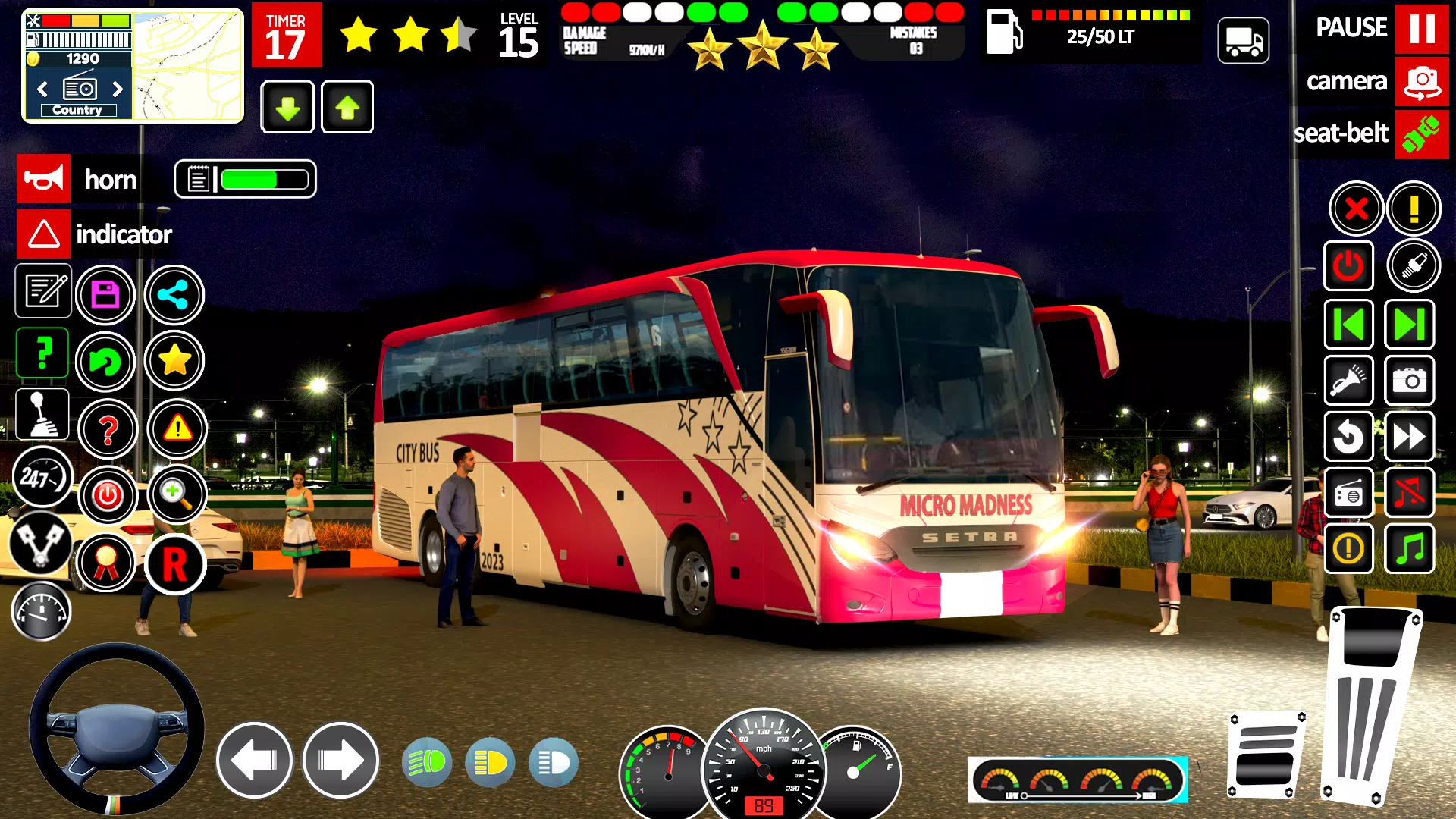The width and height of the screenshot is (1456, 819).
Task: Click the pink save disk icon
Action: [x=105, y=295]
